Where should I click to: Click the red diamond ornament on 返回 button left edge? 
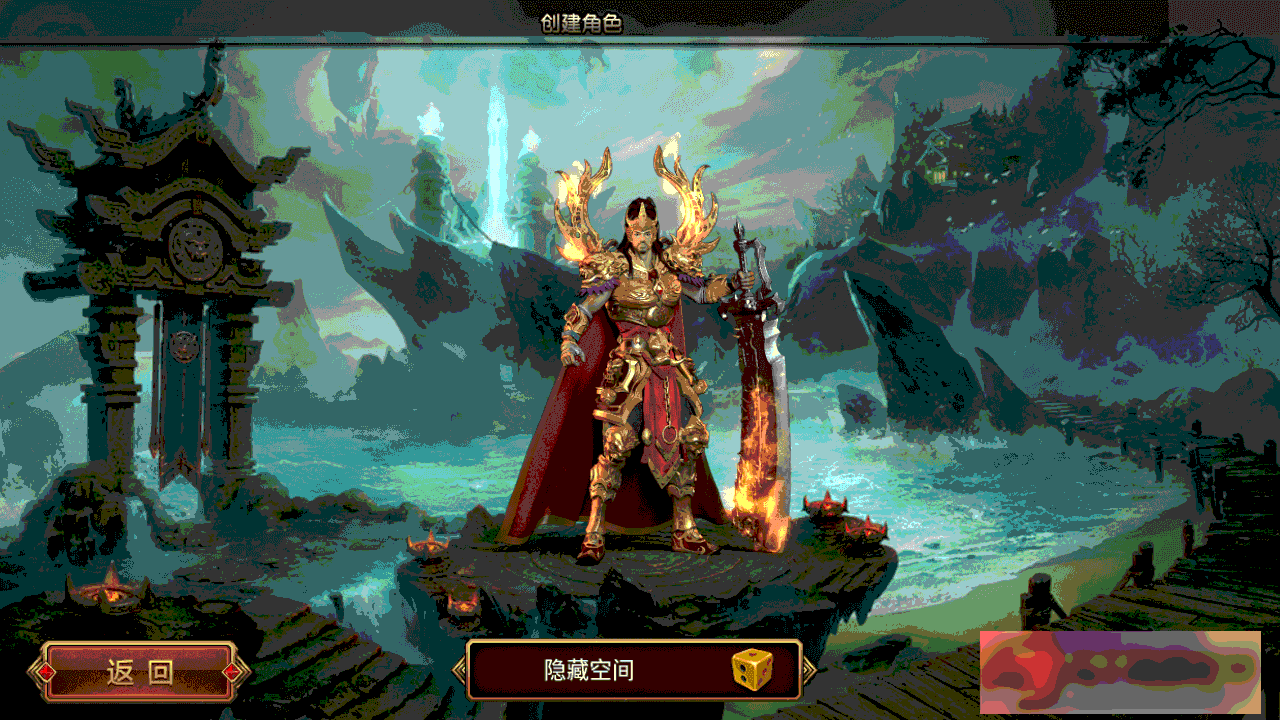coord(47,673)
